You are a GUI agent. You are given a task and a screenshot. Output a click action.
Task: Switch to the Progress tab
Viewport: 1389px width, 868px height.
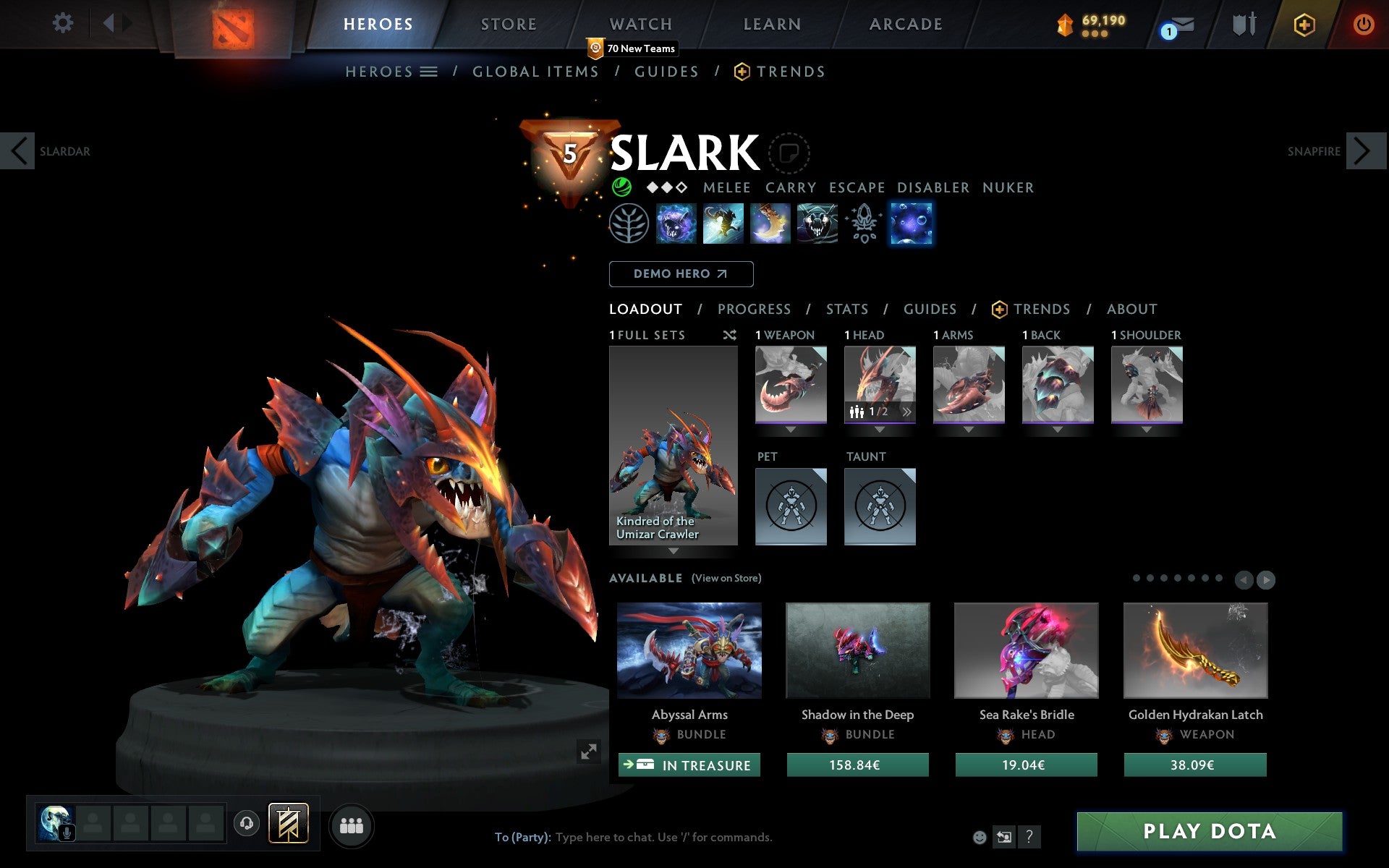click(x=754, y=309)
